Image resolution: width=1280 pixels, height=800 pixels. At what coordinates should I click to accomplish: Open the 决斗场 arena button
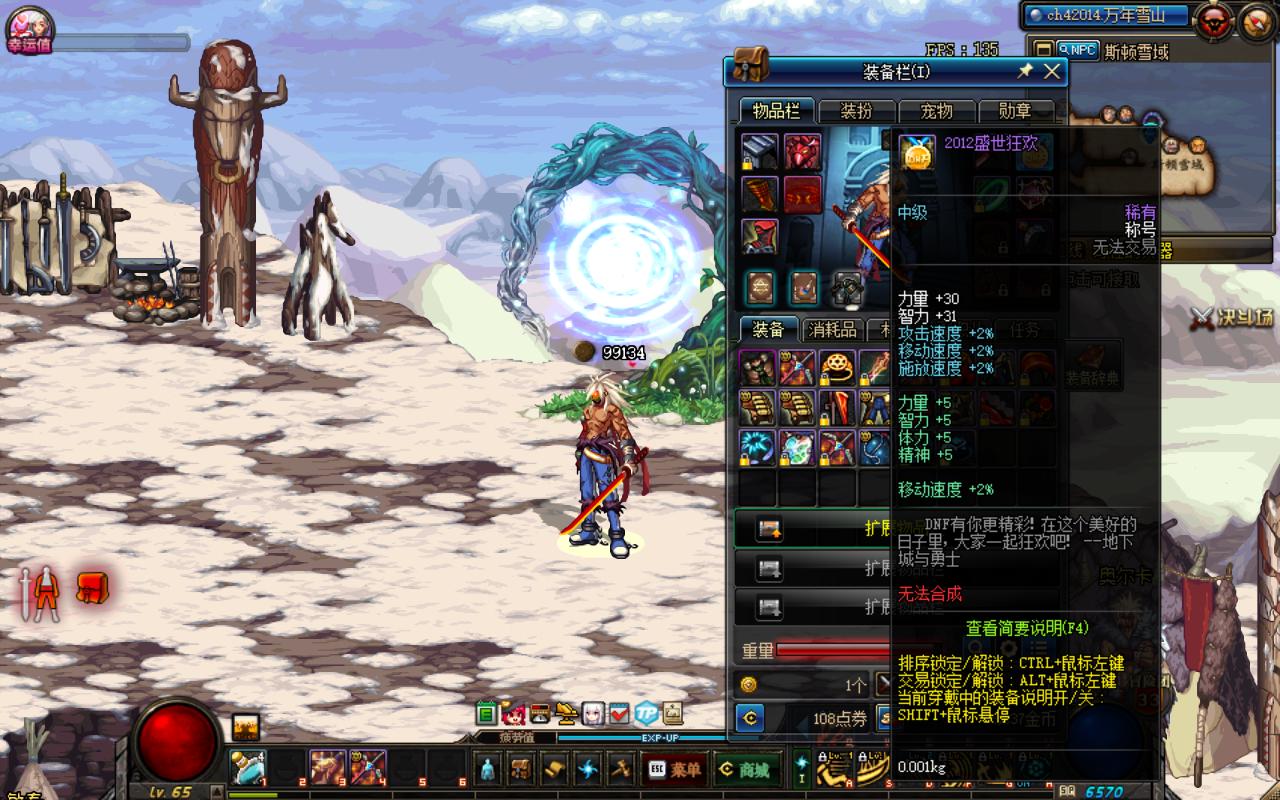pos(1232,318)
